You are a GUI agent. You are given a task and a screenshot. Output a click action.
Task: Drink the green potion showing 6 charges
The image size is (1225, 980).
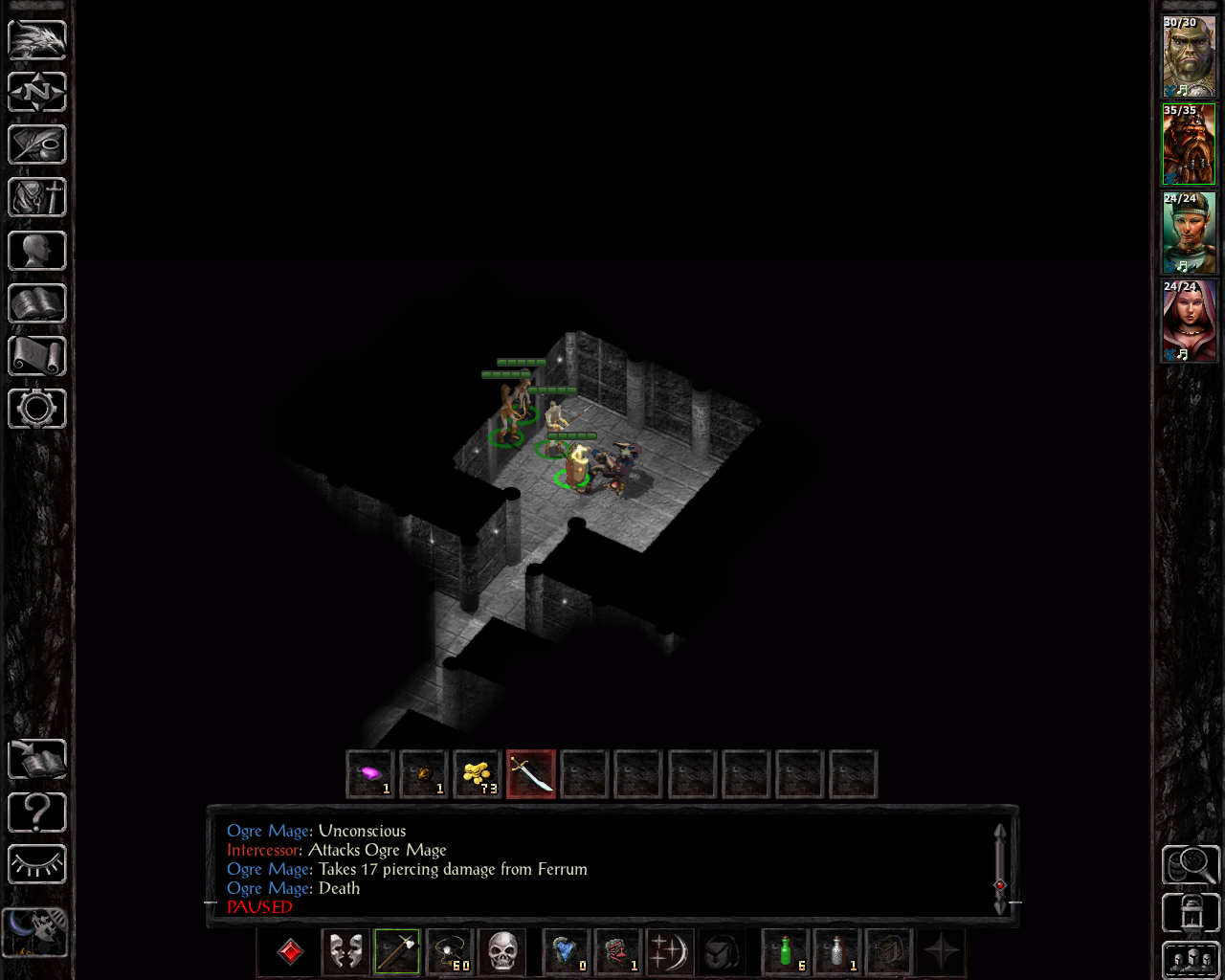(x=785, y=952)
